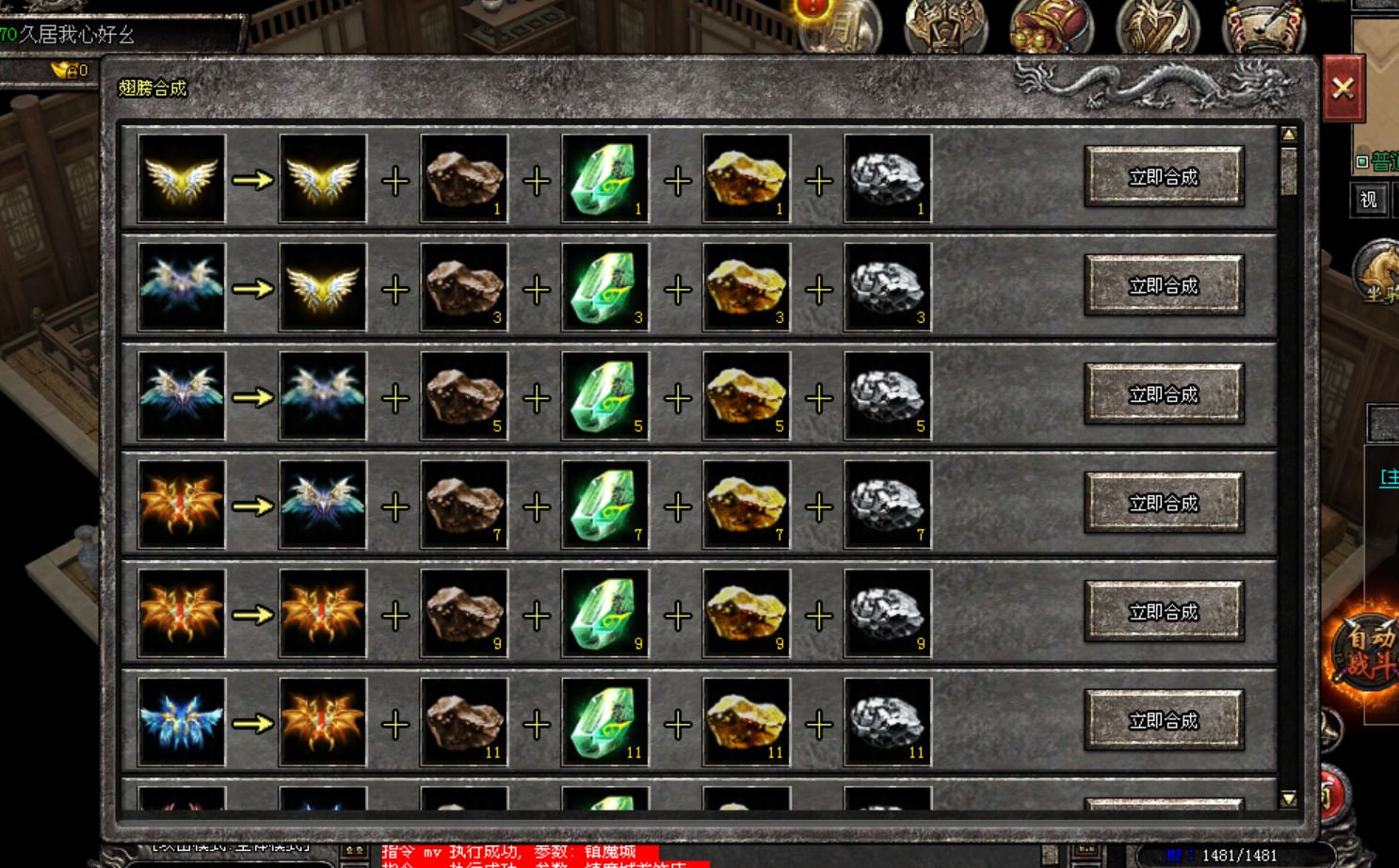Select the brown ore slot showing count 1
This screenshot has height=868, width=1399.
pos(464,178)
